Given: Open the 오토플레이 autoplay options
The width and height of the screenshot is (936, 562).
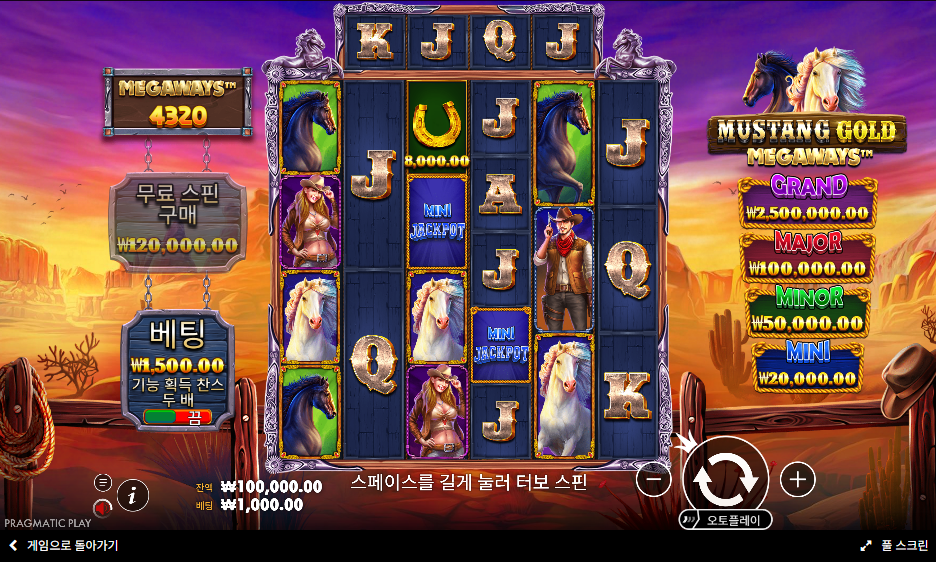Looking at the screenshot, I should [726, 520].
